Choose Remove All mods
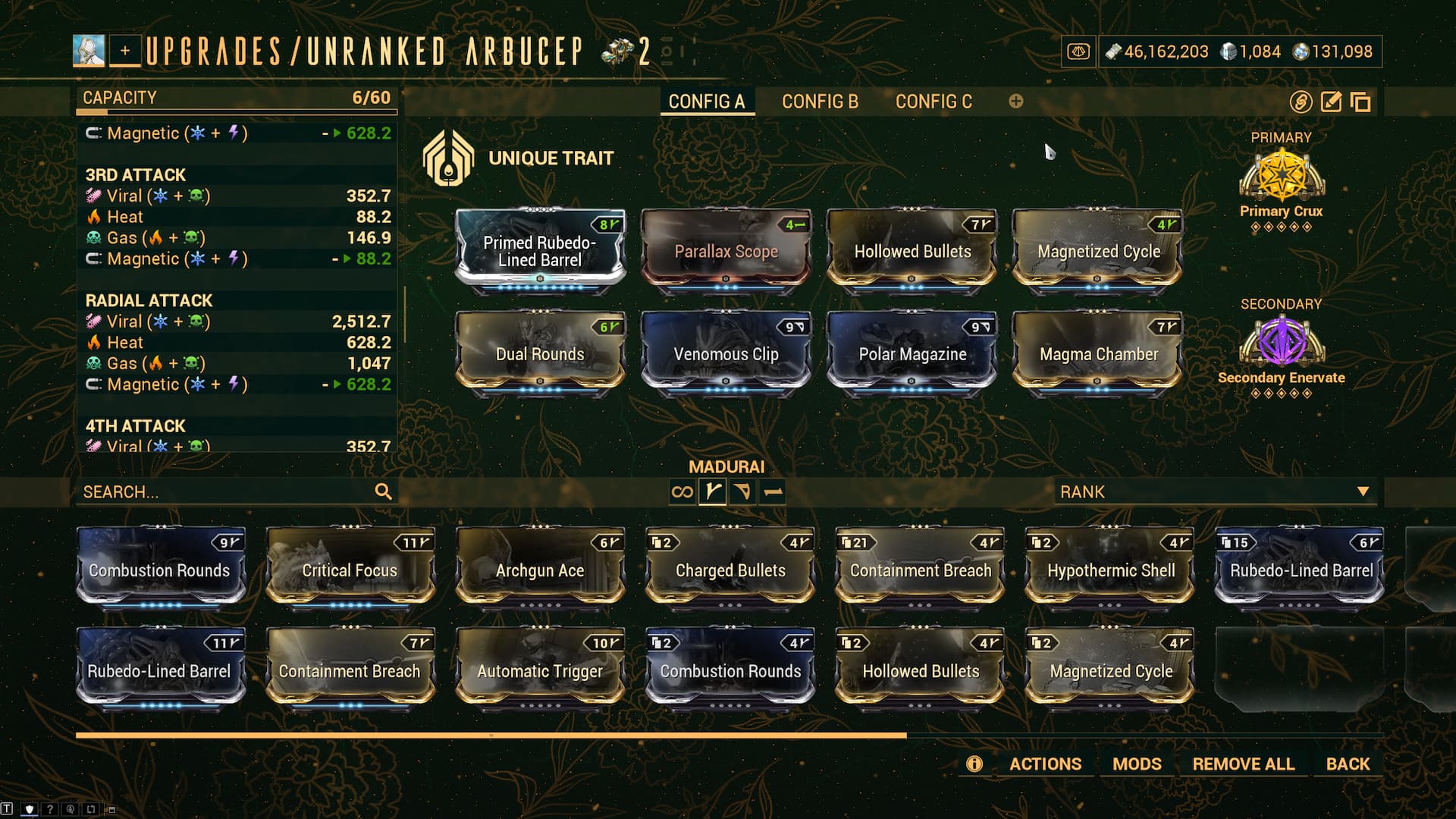The image size is (1456, 819). [1243, 764]
